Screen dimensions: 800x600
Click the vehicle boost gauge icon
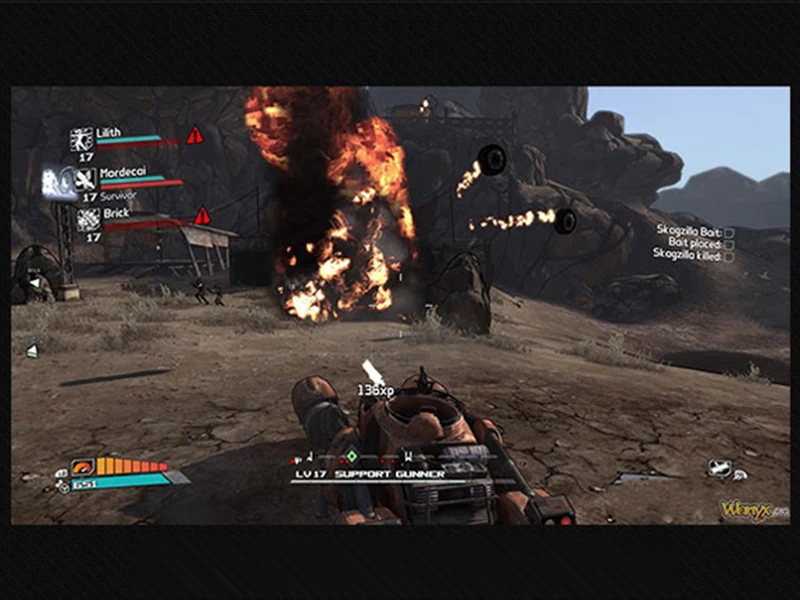point(83,466)
